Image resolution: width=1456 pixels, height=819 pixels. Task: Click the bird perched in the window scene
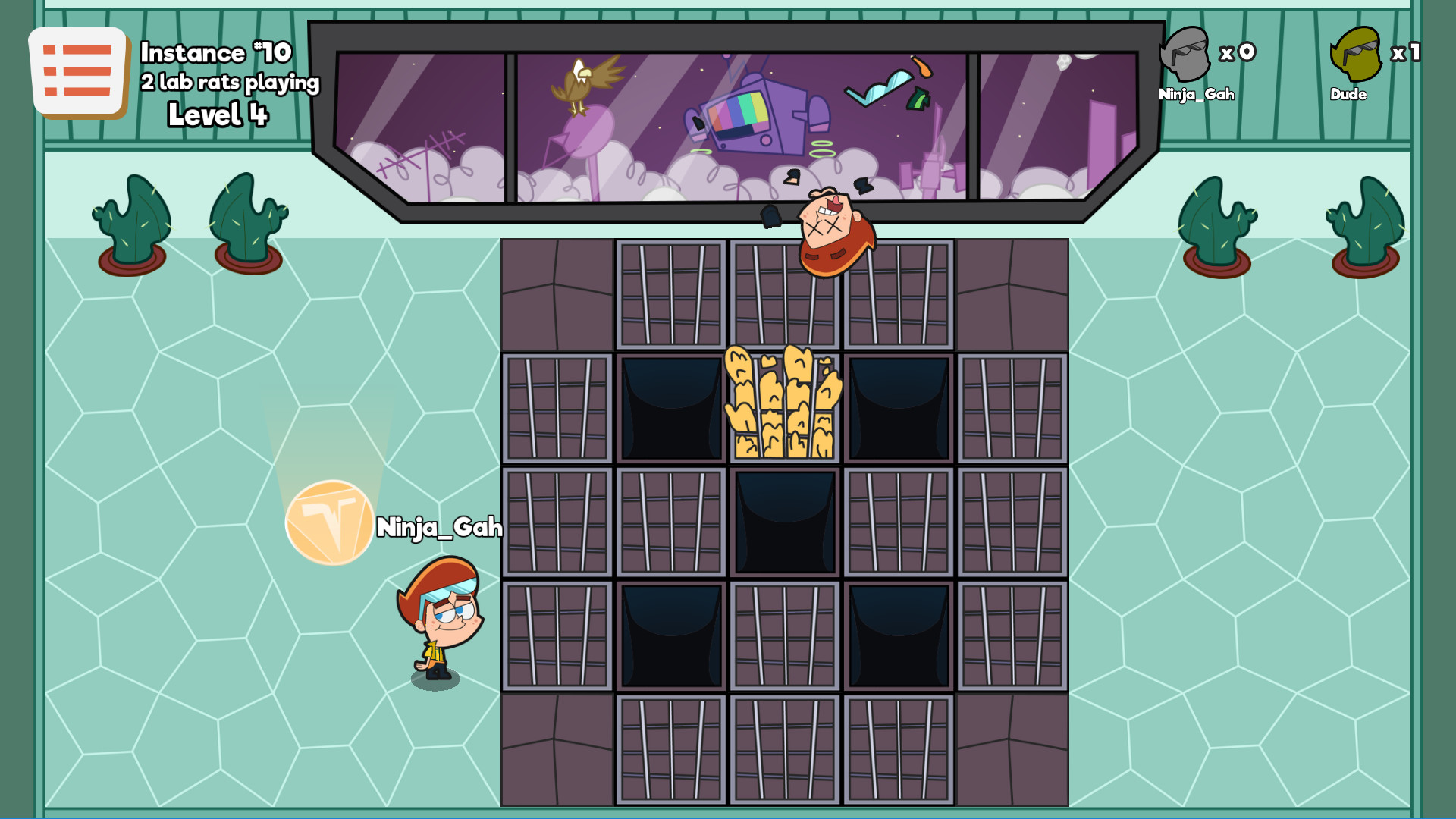[x=579, y=83]
